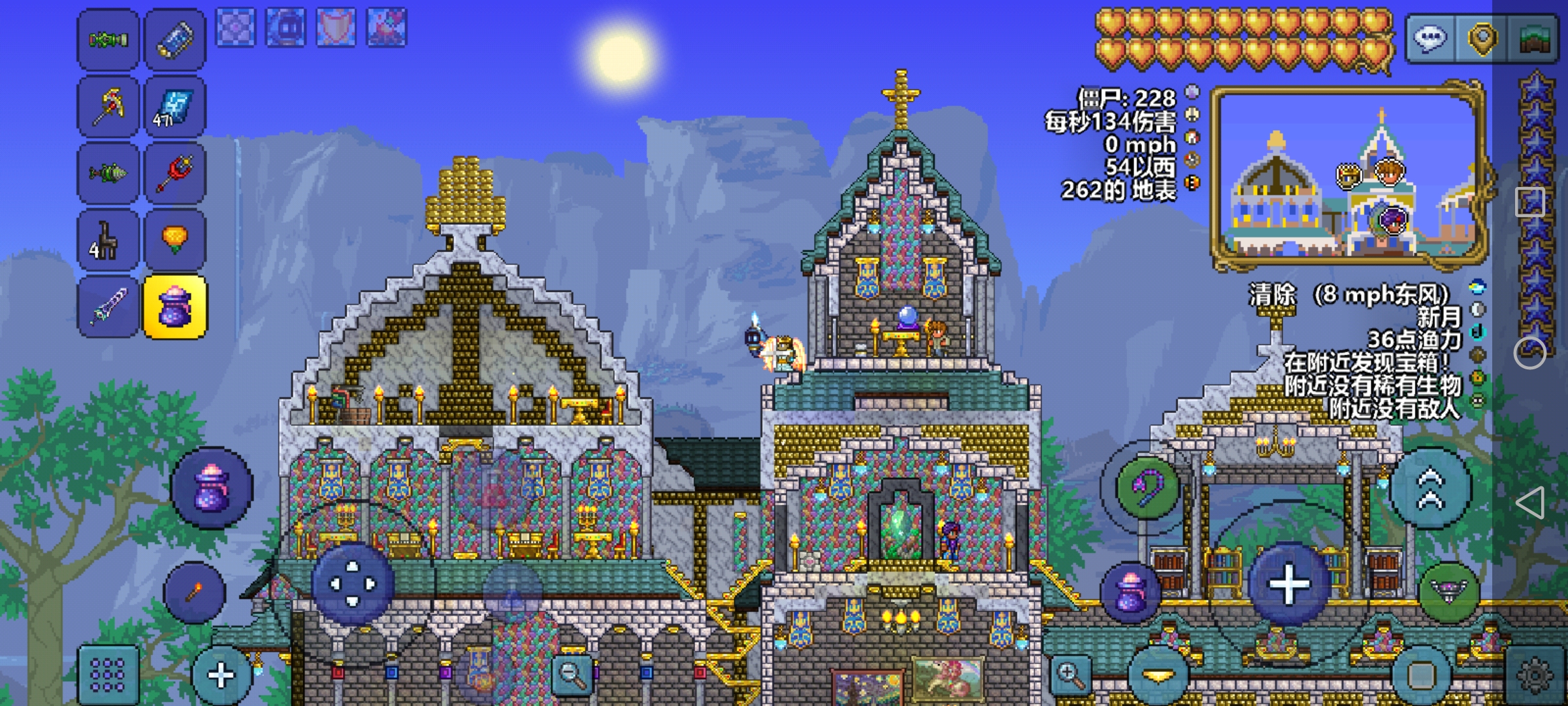
Task: Select the blue crystal block stack
Action: coord(175,107)
